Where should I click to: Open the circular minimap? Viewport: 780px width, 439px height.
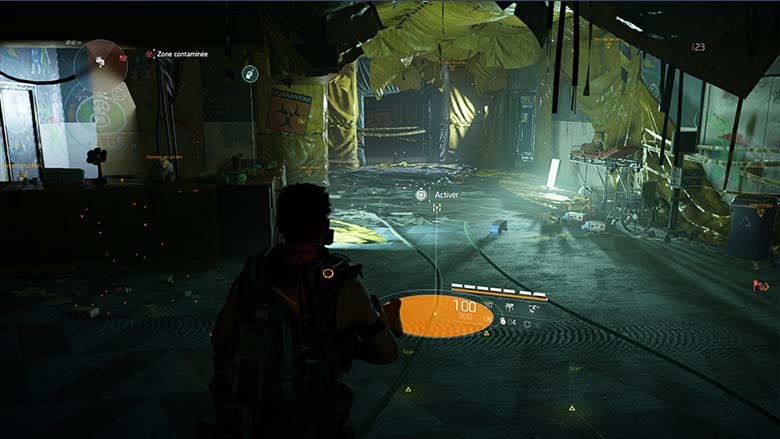coord(100,60)
